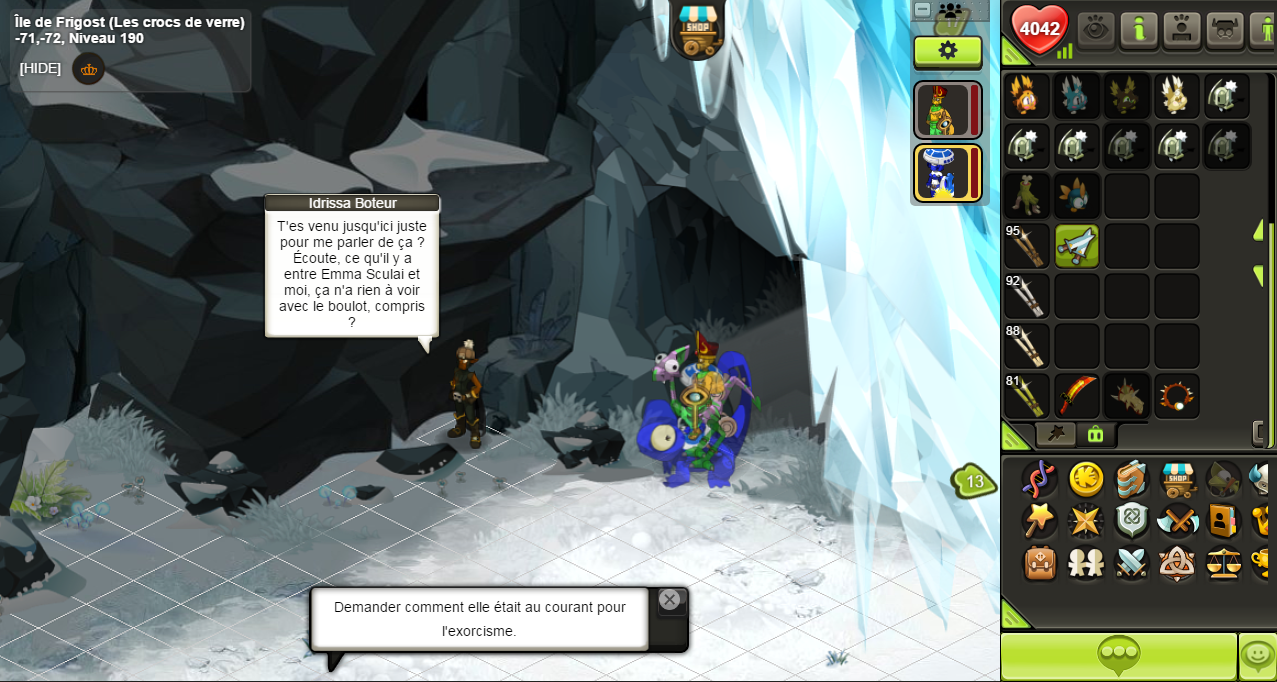Choose the reply about the exorcism
The width and height of the screenshot is (1277, 682).
[x=479, y=619]
